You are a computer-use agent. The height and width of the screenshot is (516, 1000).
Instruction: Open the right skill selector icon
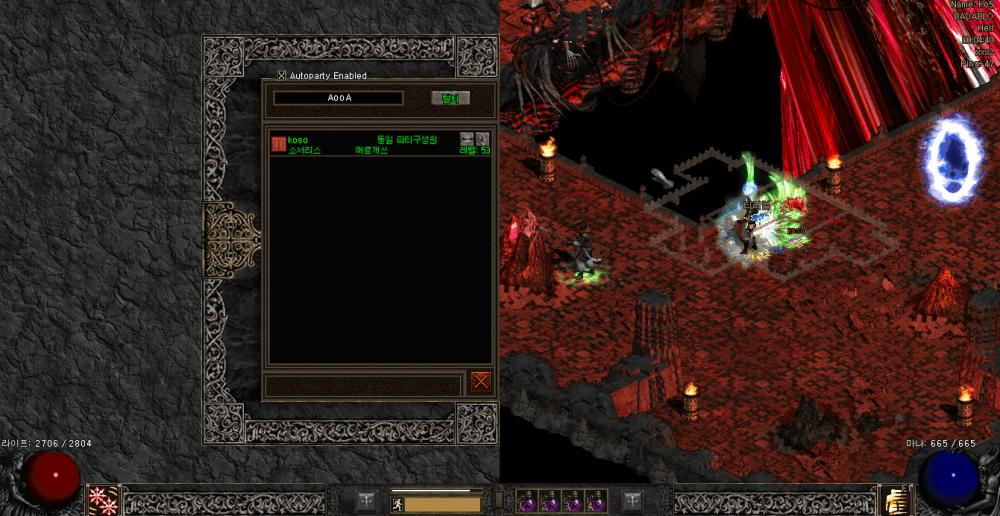click(896, 499)
